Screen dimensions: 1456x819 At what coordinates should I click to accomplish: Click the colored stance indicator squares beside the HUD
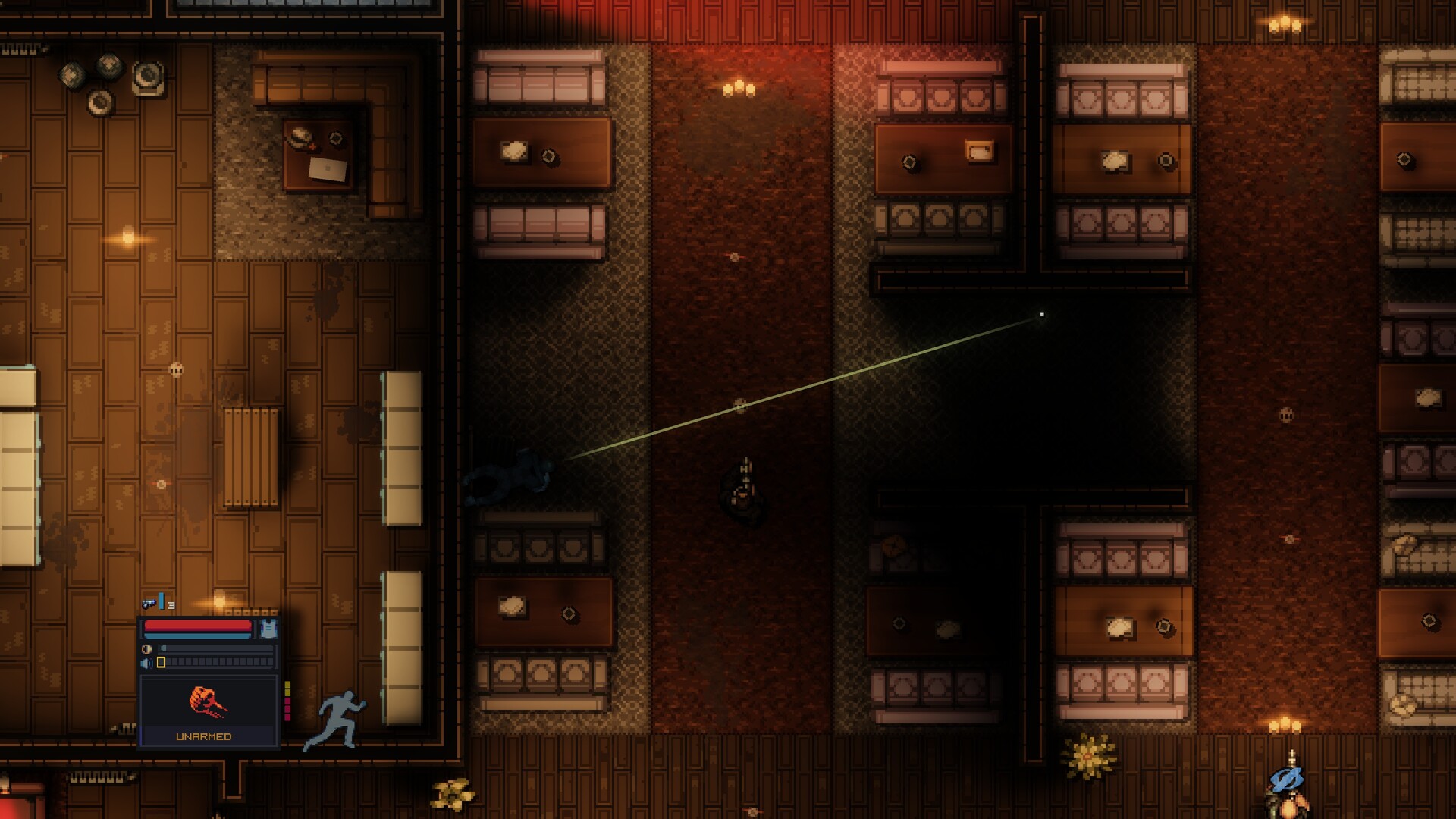tap(287, 701)
